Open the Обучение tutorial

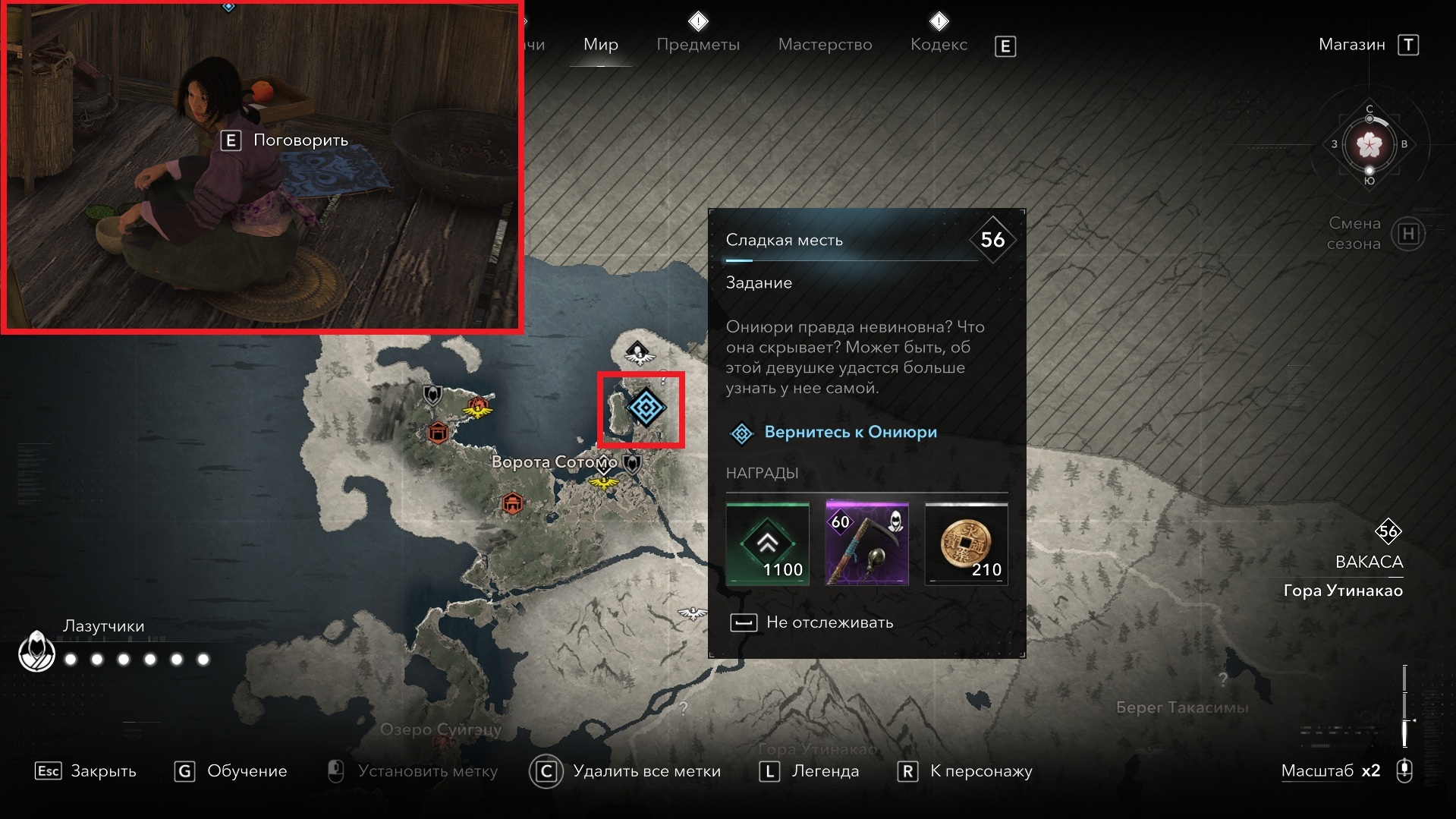[231, 771]
